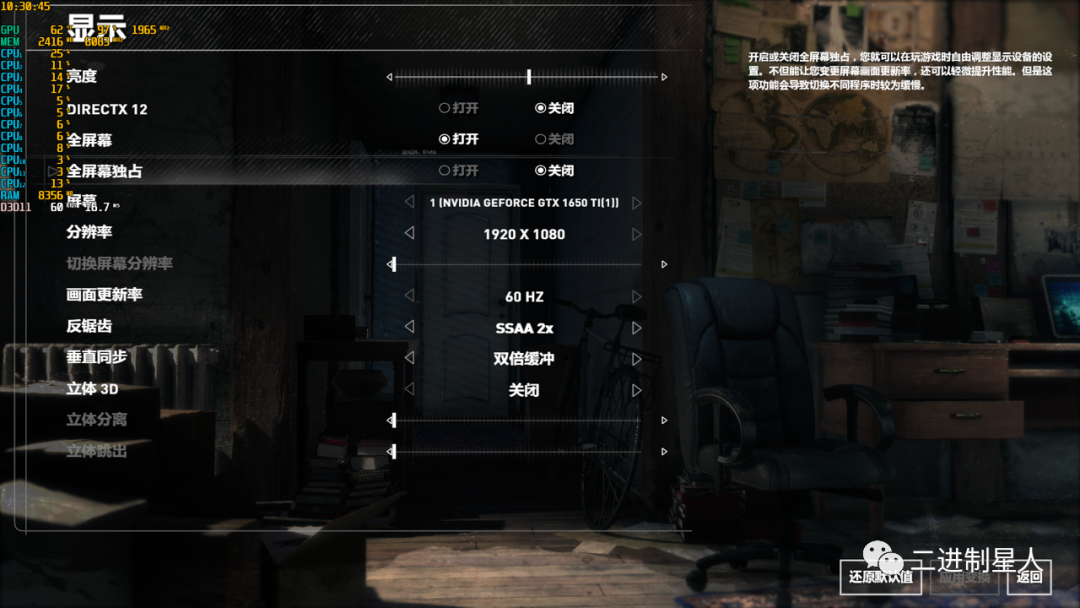Click left arrow of 垂直同步 双倍缓冲
This screenshot has height=608, width=1080.
[409, 359]
